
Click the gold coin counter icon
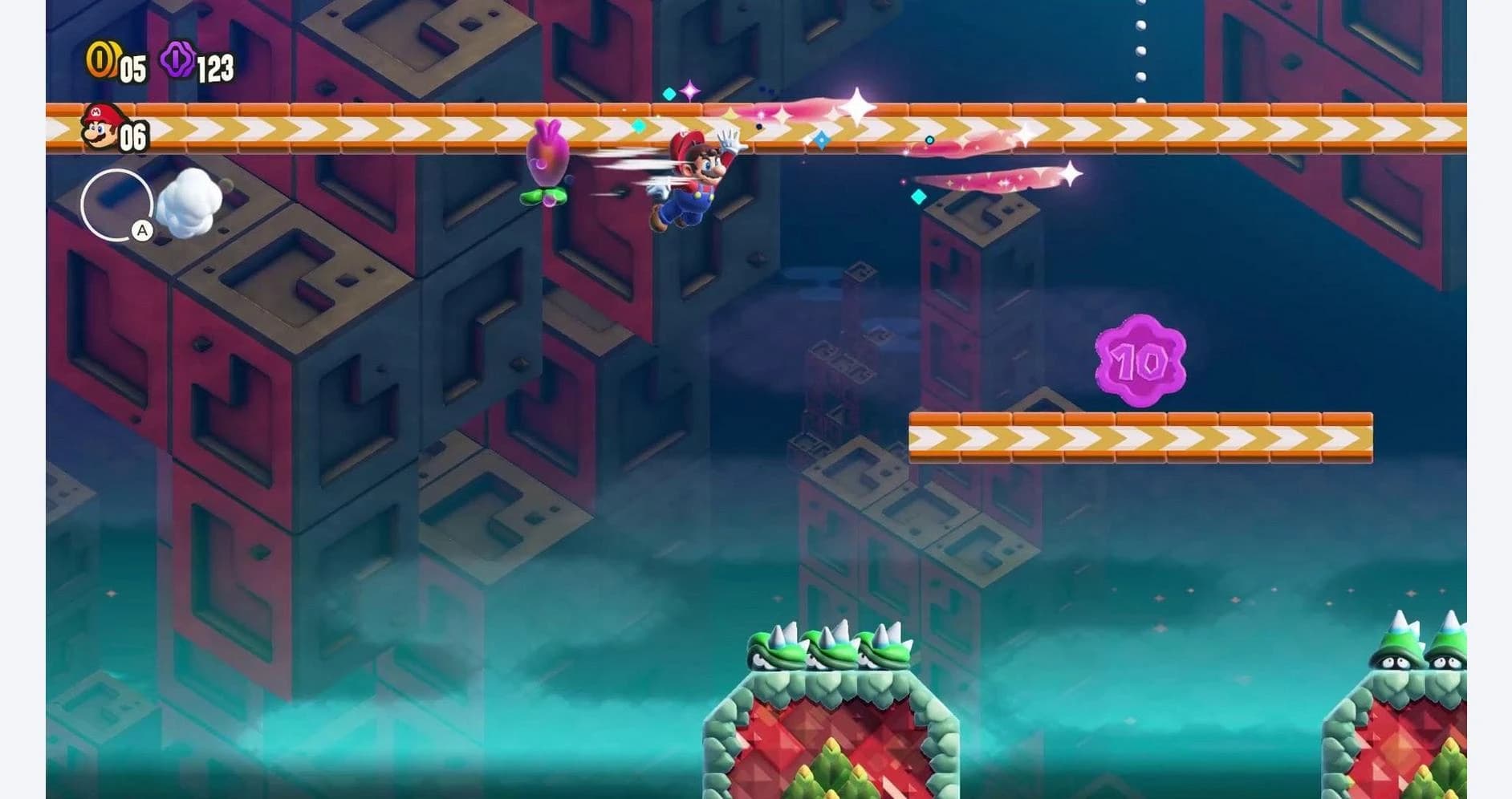102,60
